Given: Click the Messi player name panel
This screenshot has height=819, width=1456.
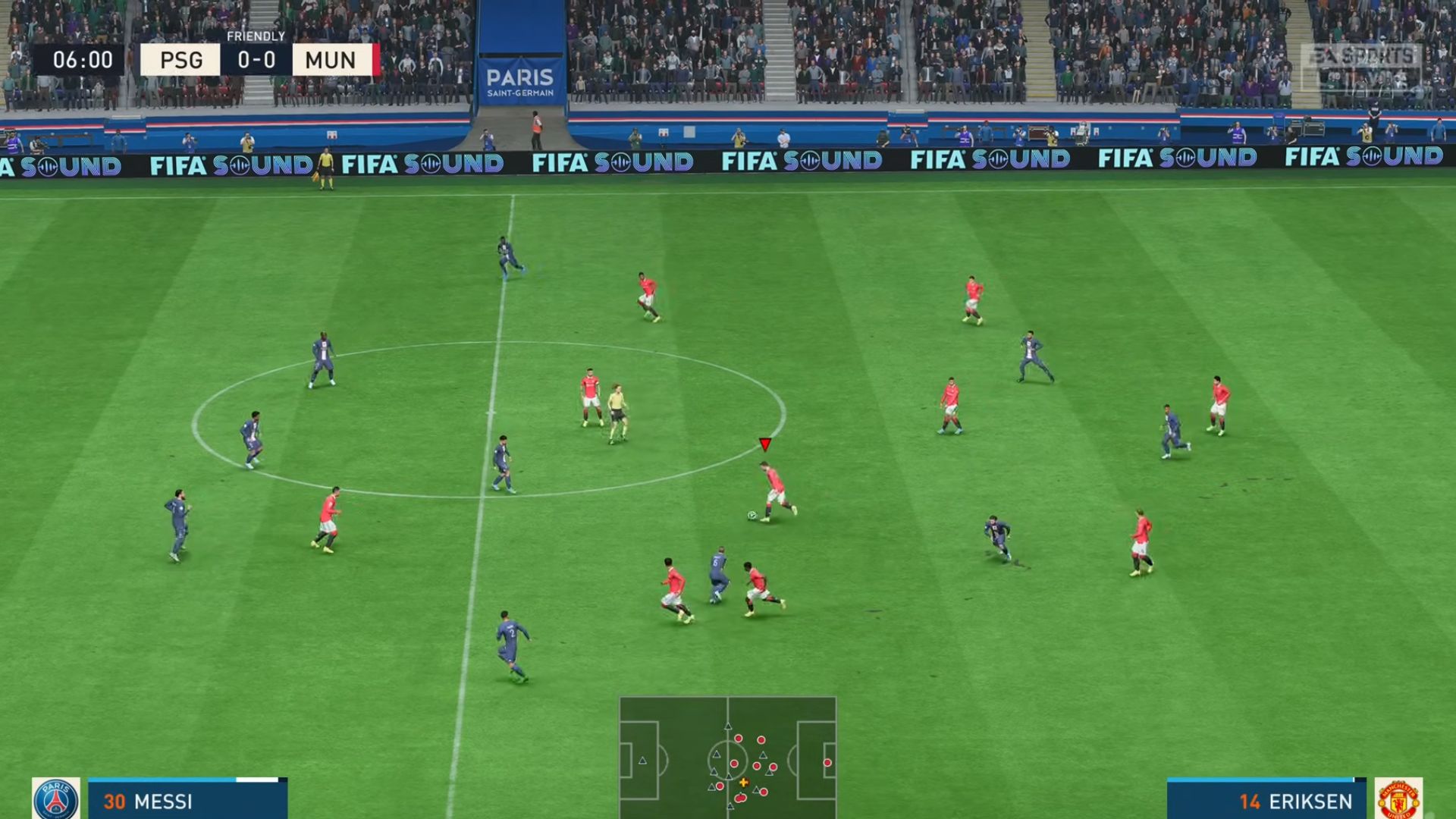Looking at the screenshot, I should coord(187,801).
